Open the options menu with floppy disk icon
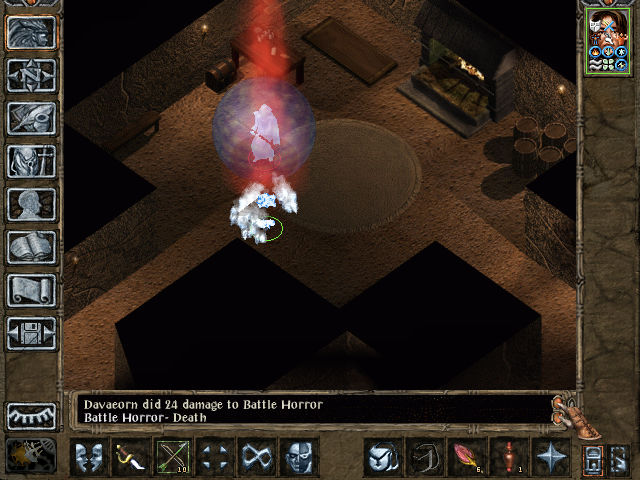Viewport: 640px width, 480px height. [x=31, y=333]
